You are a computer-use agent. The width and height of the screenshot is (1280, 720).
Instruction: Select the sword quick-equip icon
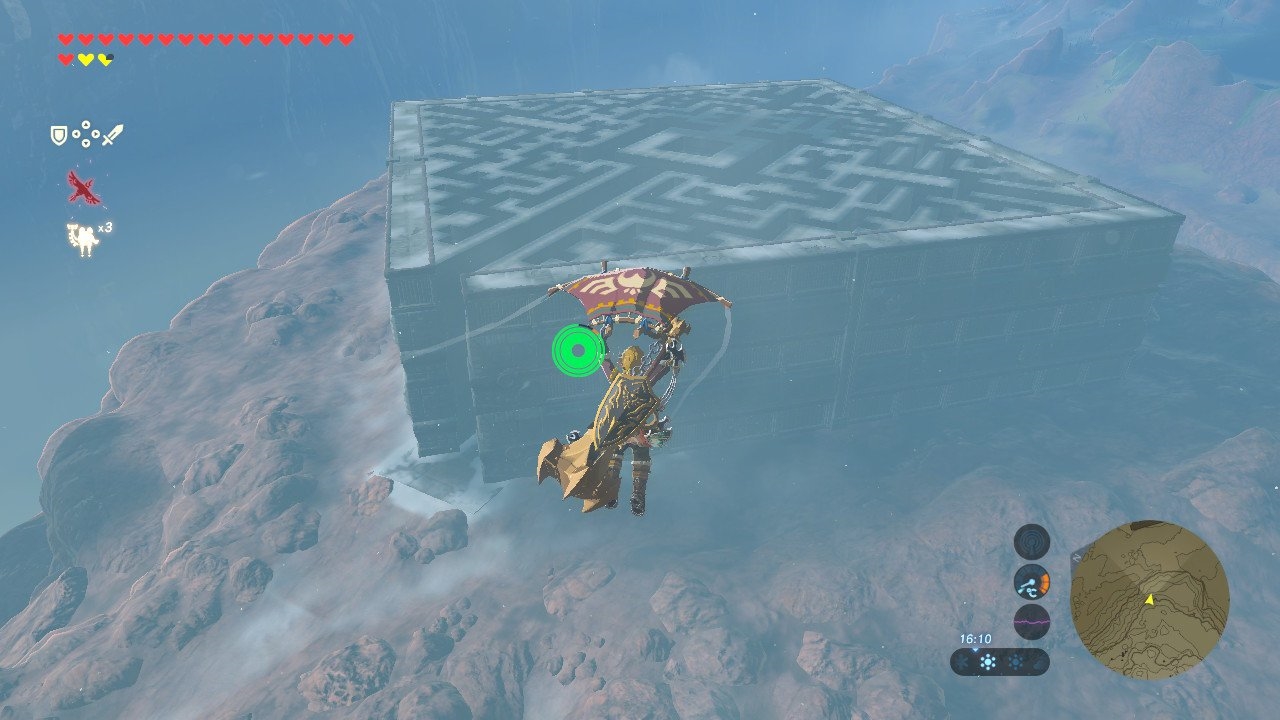[x=112, y=134]
